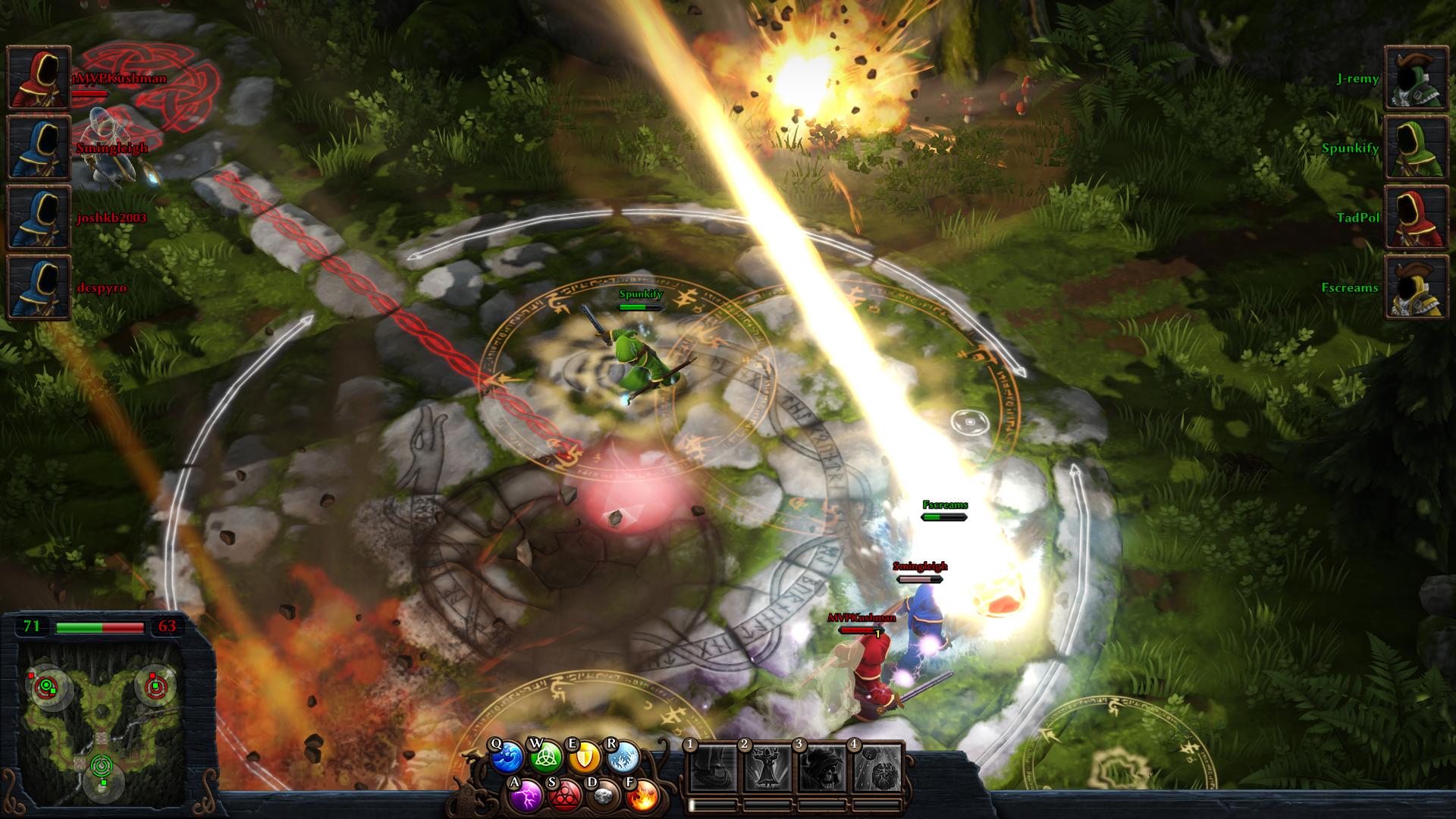Select the Fire element orb
This screenshot has width=1456, height=819.
click(x=642, y=795)
